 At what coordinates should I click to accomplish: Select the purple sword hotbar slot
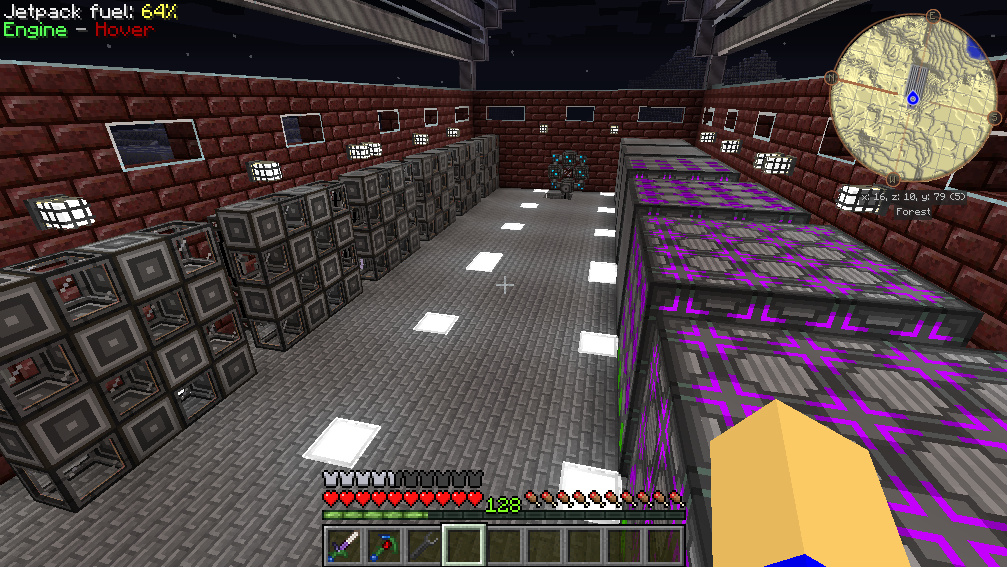pyautogui.click(x=343, y=546)
